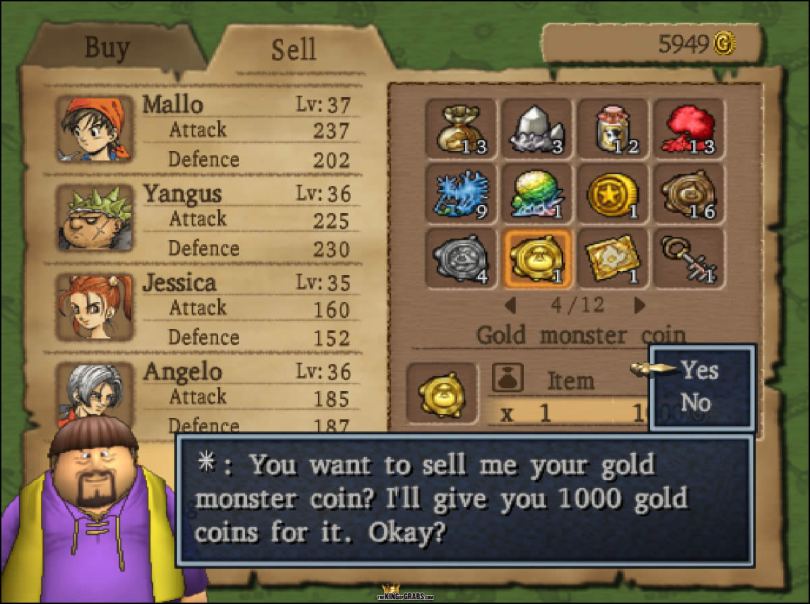The image size is (810, 604).
Task: Decline the sale by choosing No
Action: point(695,403)
